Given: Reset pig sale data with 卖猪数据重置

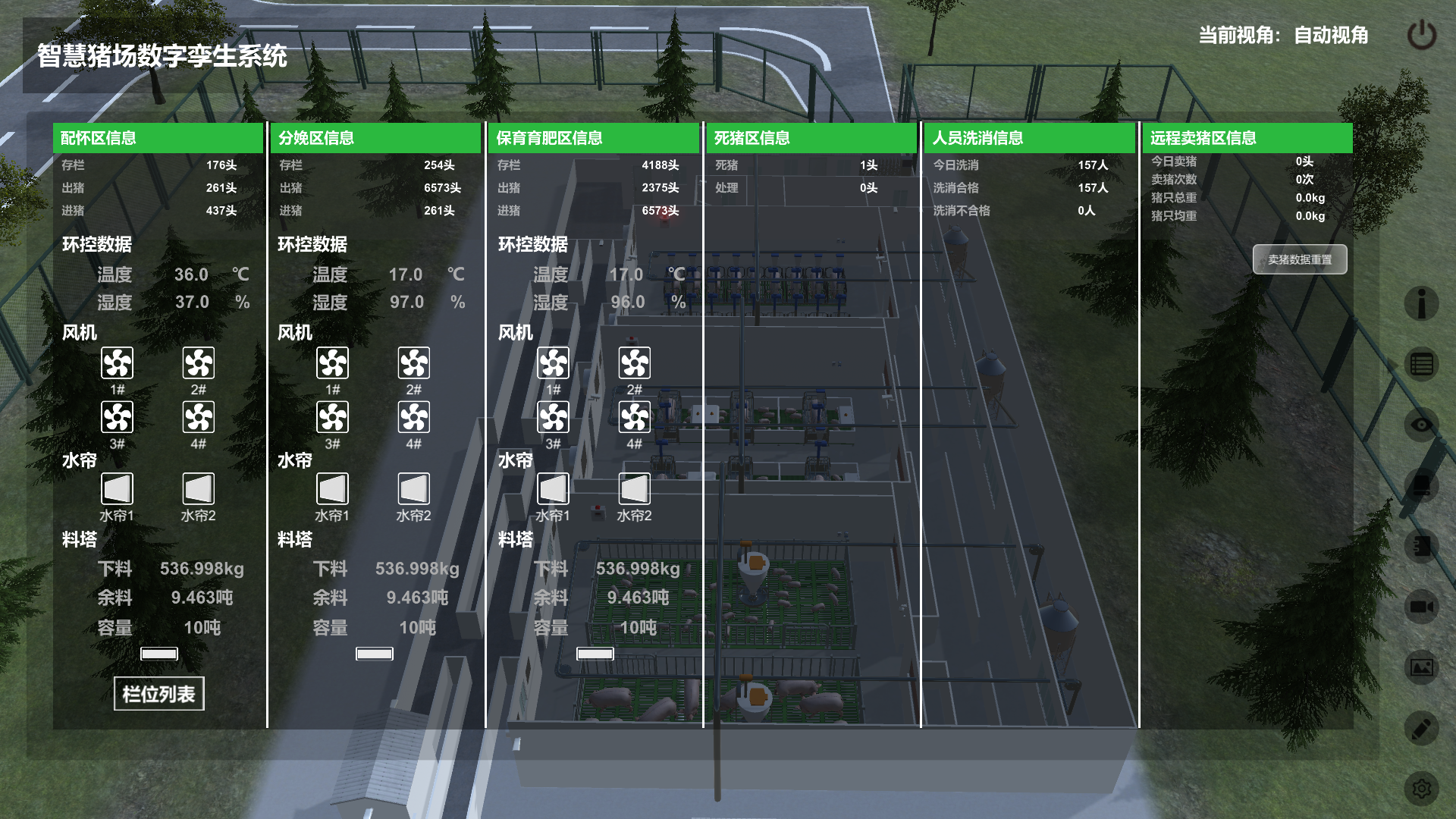Looking at the screenshot, I should click(x=1299, y=259).
